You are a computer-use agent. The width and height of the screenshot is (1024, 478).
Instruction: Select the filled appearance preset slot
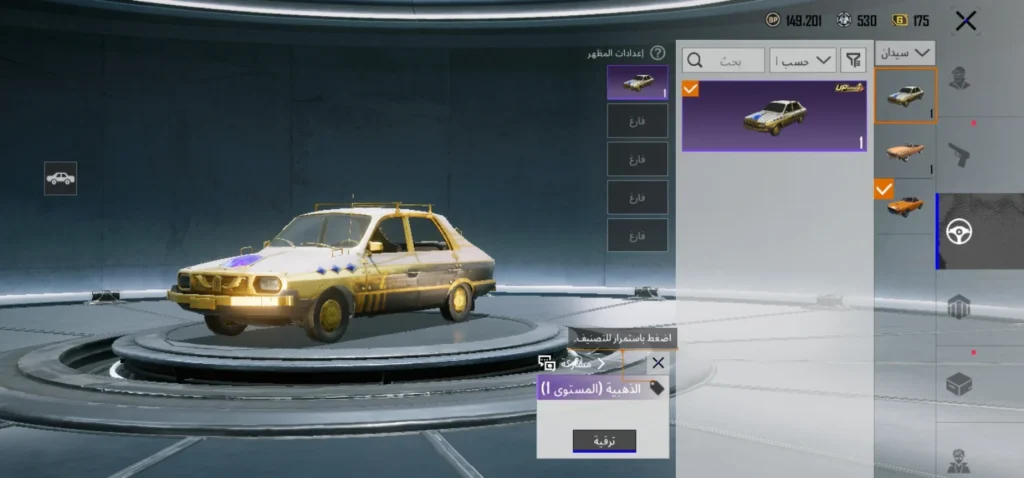[637, 83]
